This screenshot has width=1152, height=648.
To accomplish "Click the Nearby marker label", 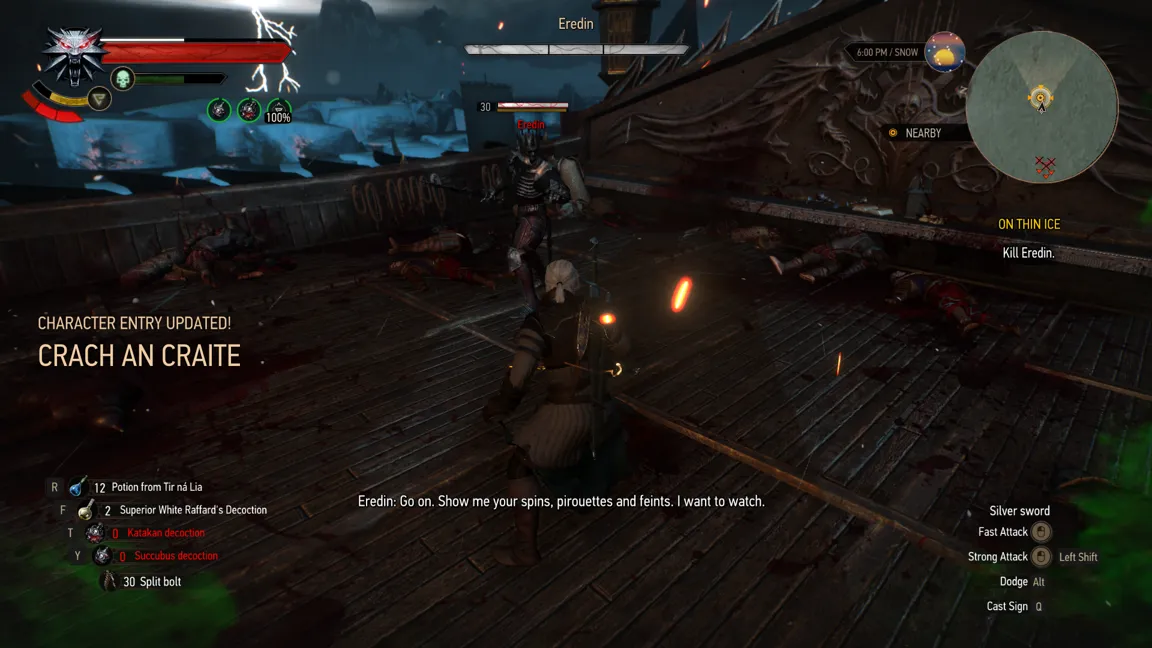I will click(921, 133).
